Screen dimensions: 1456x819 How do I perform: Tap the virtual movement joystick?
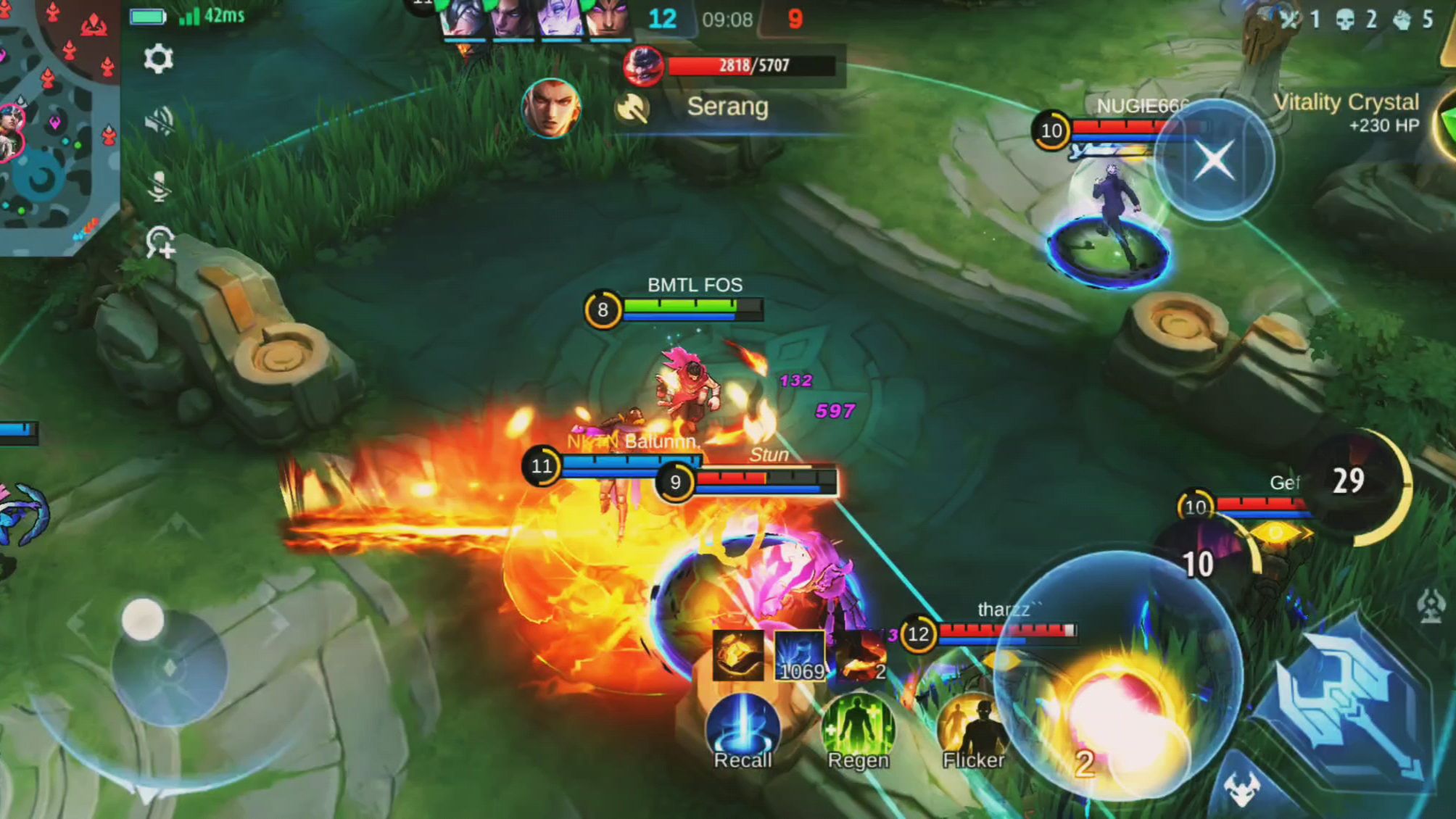click(168, 663)
